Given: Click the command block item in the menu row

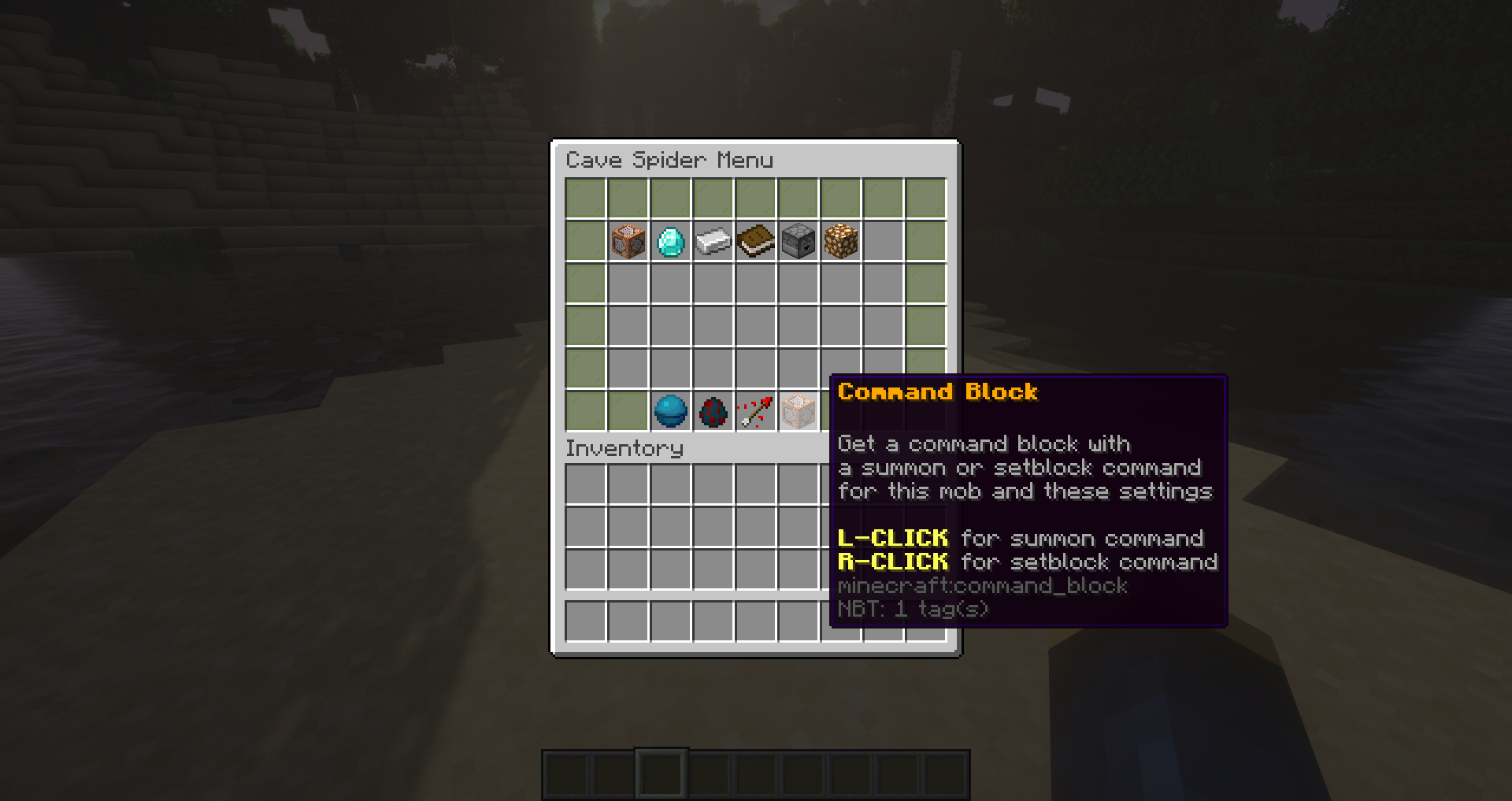Looking at the screenshot, I should [628, 242].
